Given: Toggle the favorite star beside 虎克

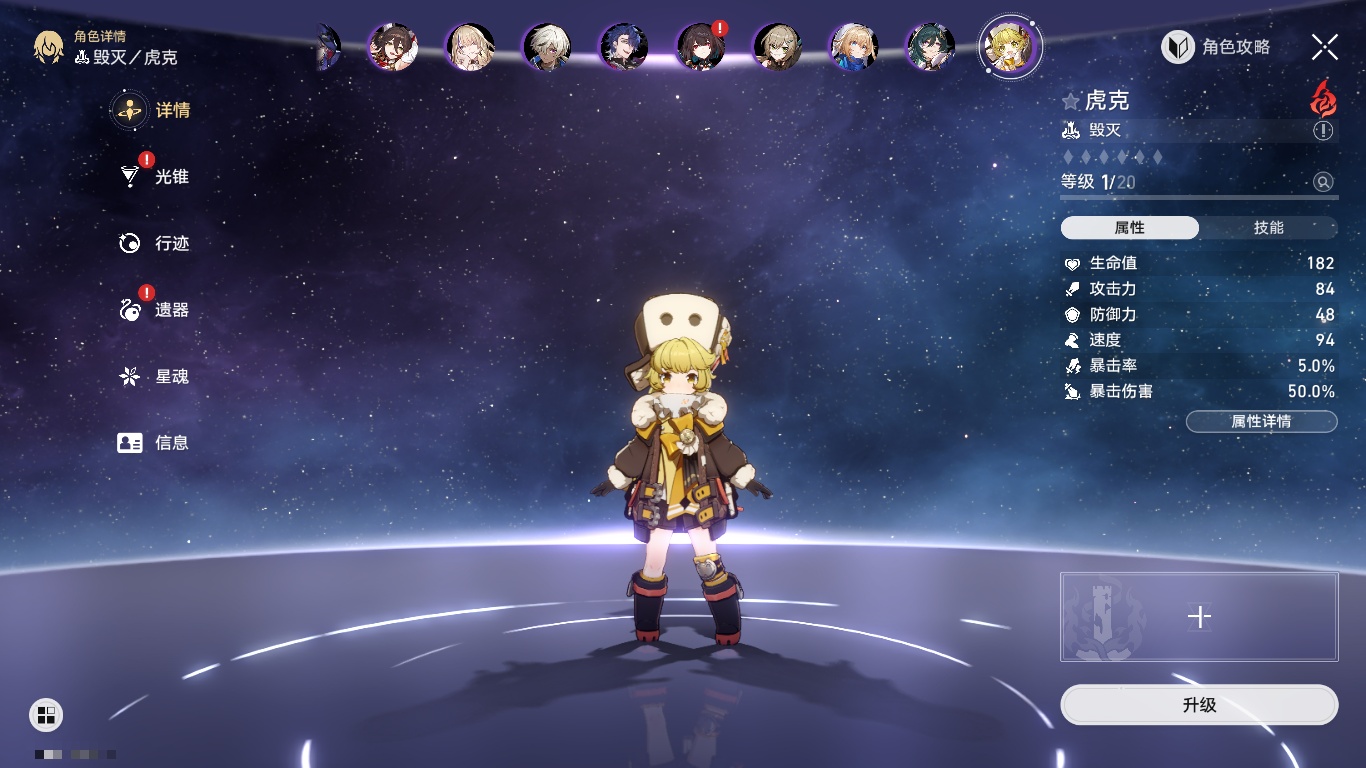Looking at the screenshot, I should pos(1071,101).
